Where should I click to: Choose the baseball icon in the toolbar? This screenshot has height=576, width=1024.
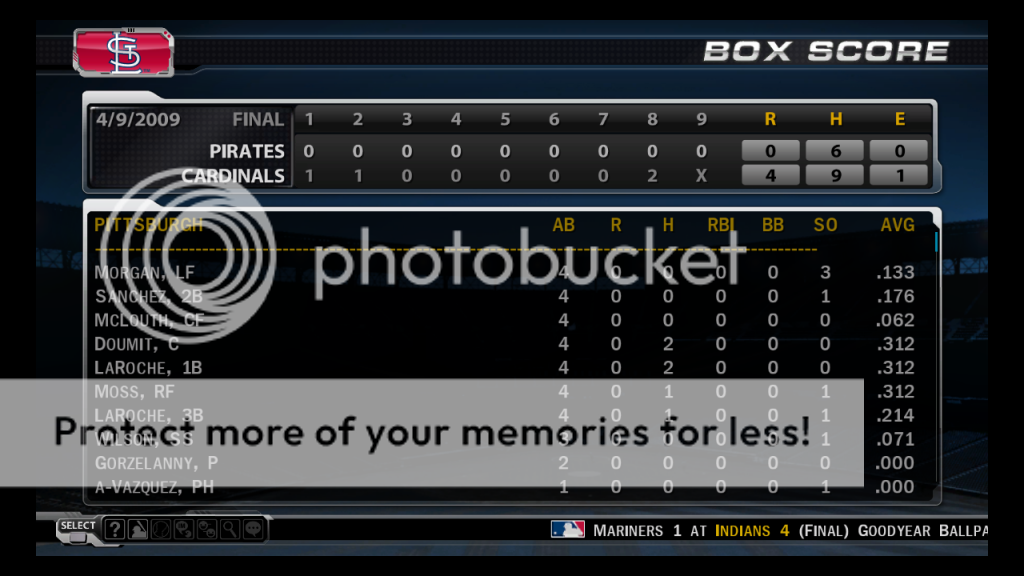click(x=161, y=529)
